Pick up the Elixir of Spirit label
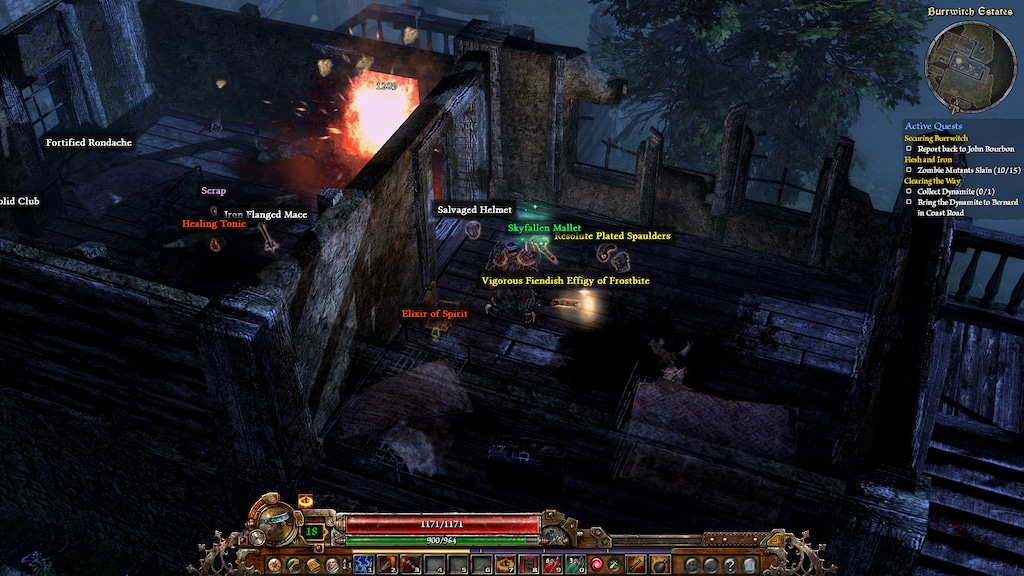The height and width of the screenshot is (576, 1024). (x=434, y=314)
